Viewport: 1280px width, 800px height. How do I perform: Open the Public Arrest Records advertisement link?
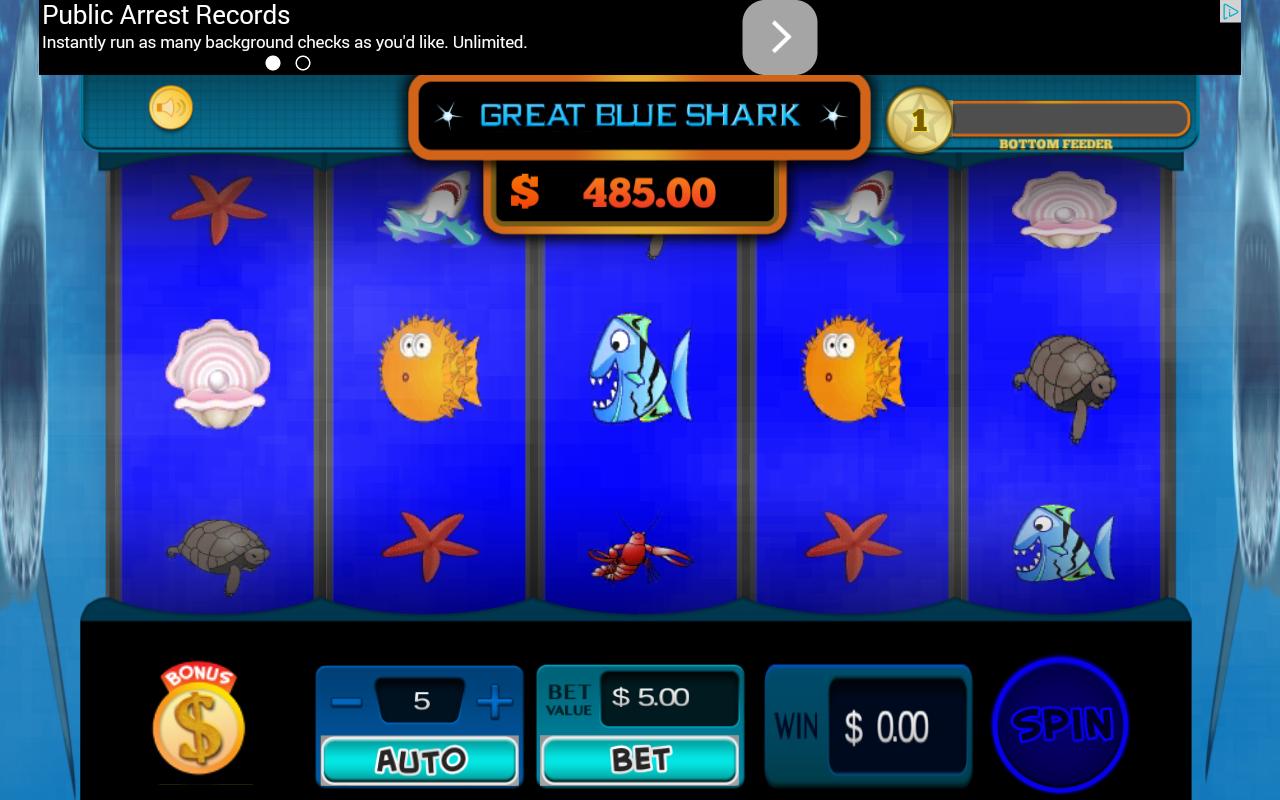166,15
